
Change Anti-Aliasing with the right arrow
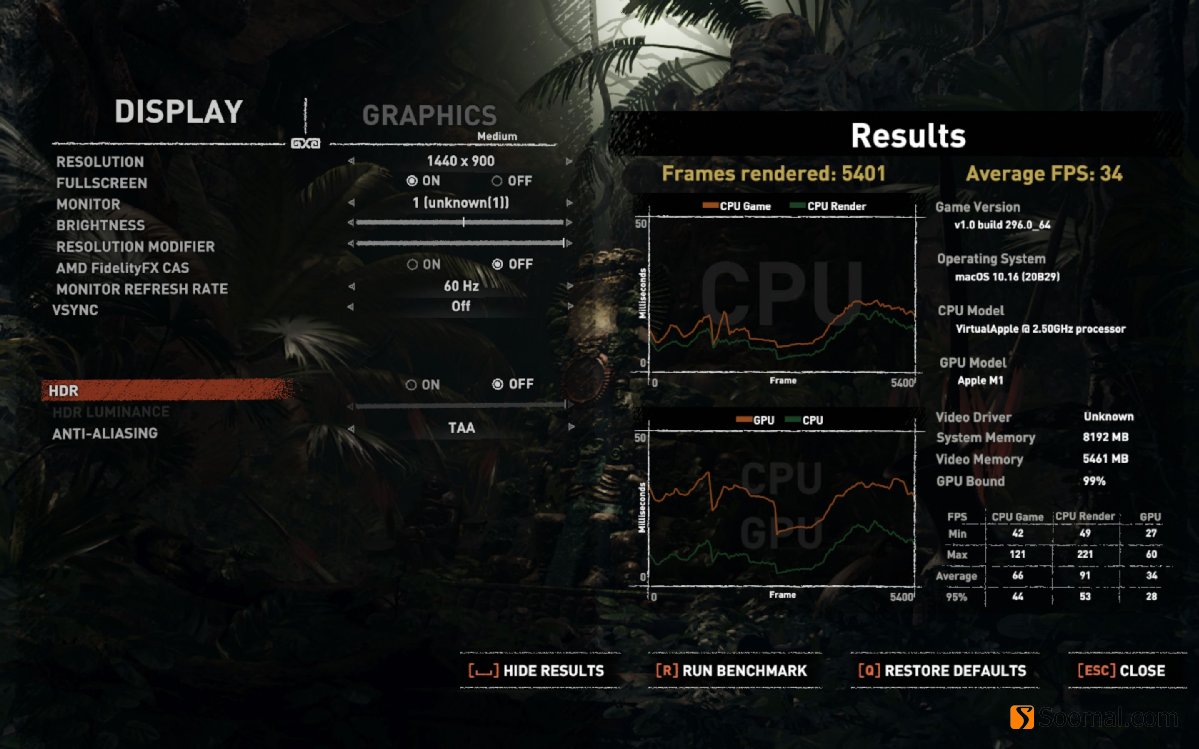point(570,429)
